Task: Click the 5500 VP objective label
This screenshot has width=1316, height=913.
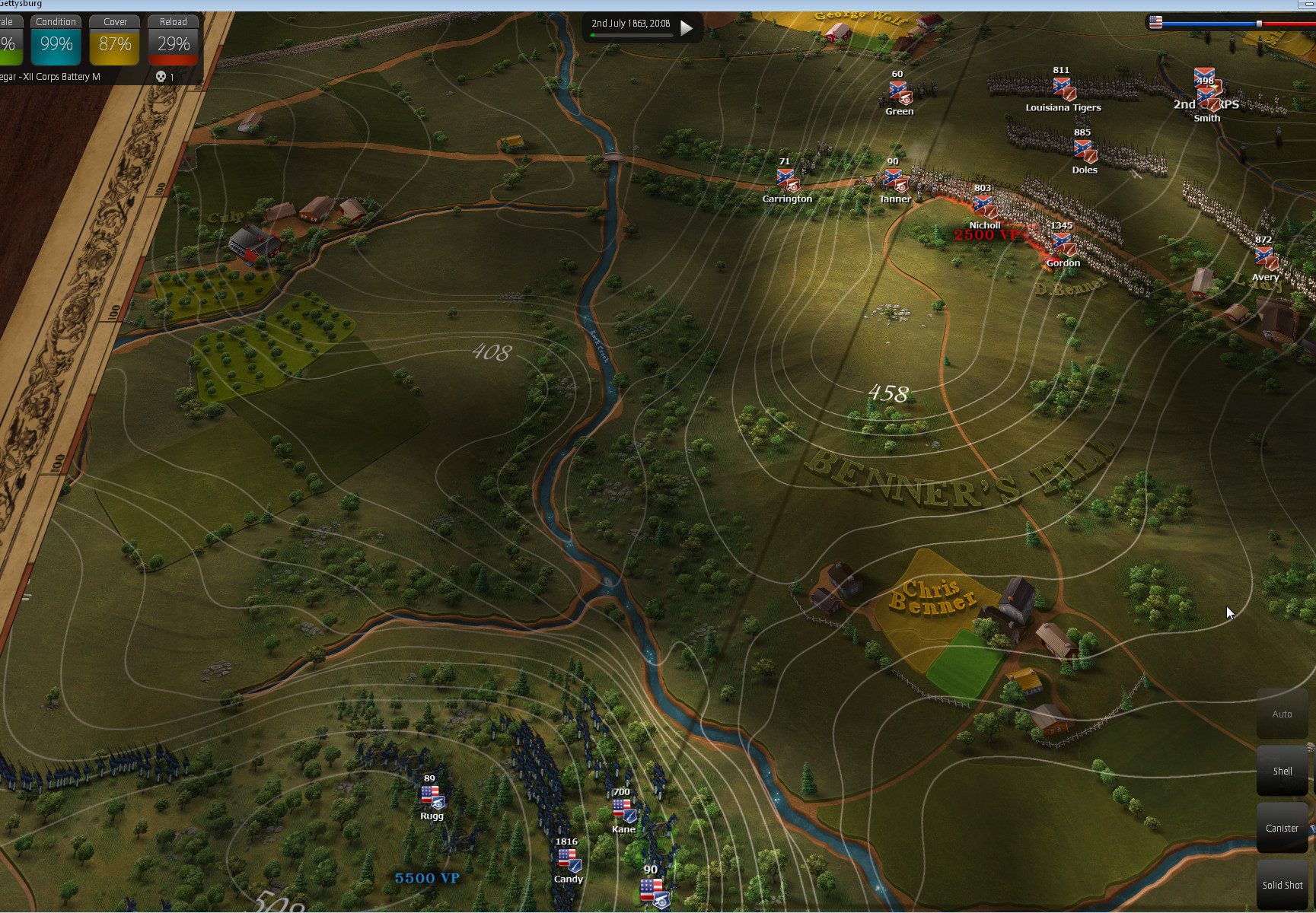Action: [427, 878]
